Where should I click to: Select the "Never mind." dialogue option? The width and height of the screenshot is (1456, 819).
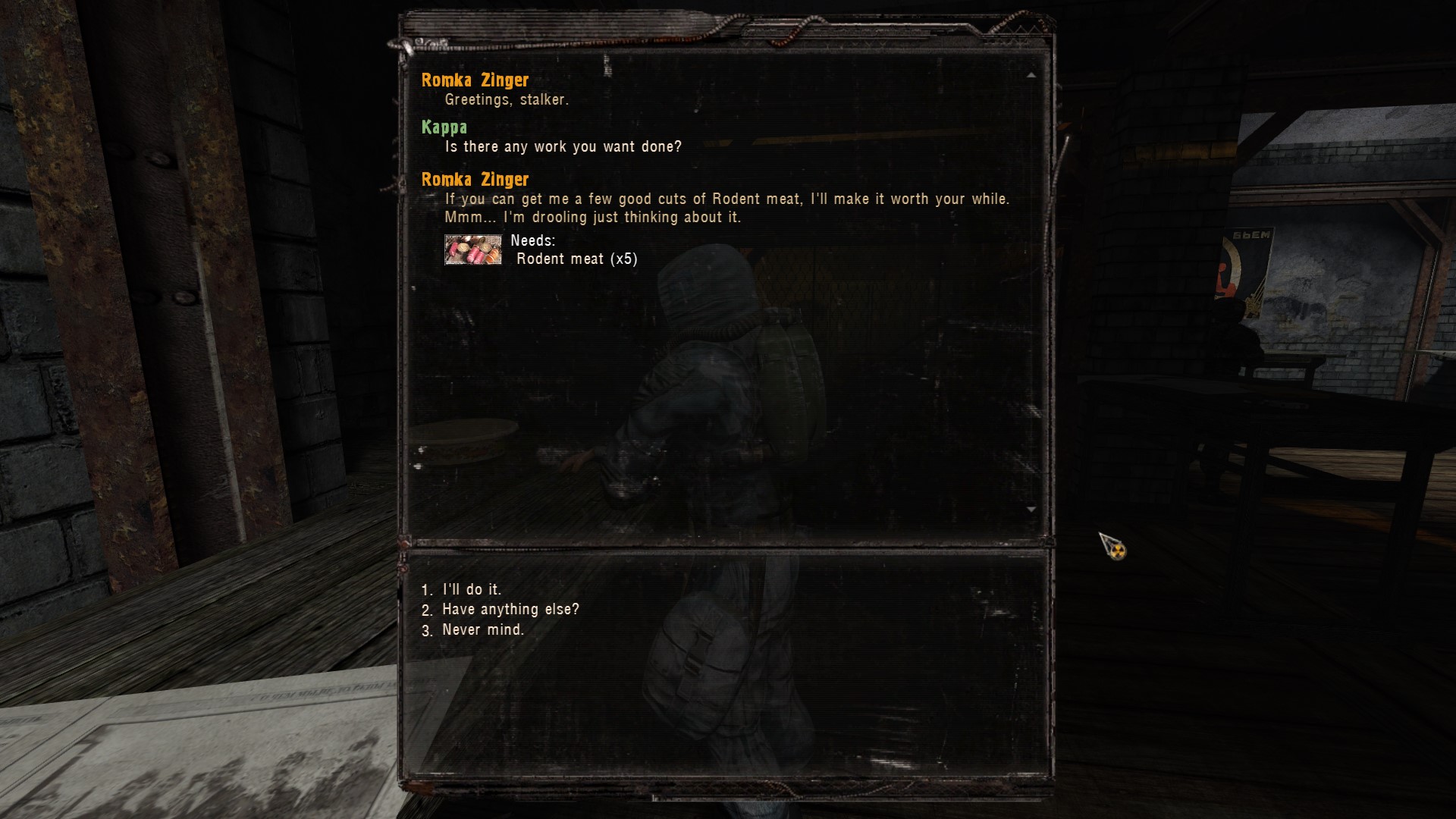[482, 630]
